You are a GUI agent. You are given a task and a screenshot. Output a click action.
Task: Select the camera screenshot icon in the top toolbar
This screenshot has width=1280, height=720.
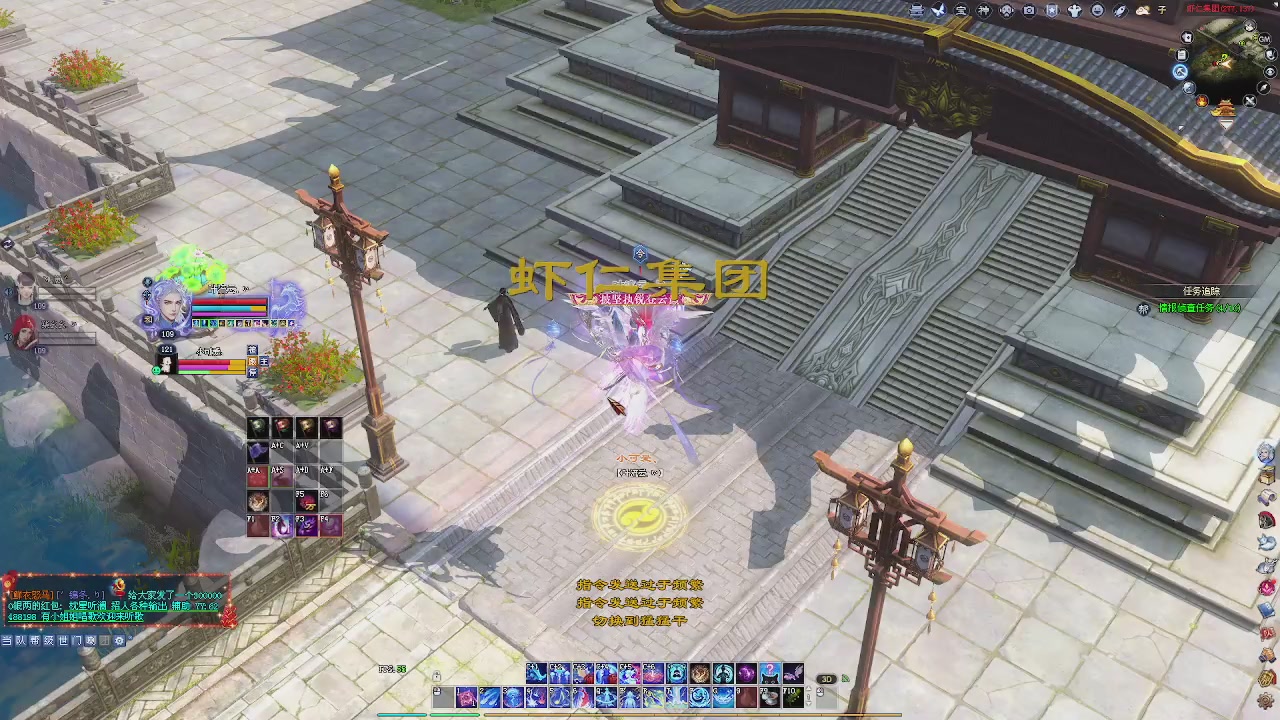[x=1028, y=10]
